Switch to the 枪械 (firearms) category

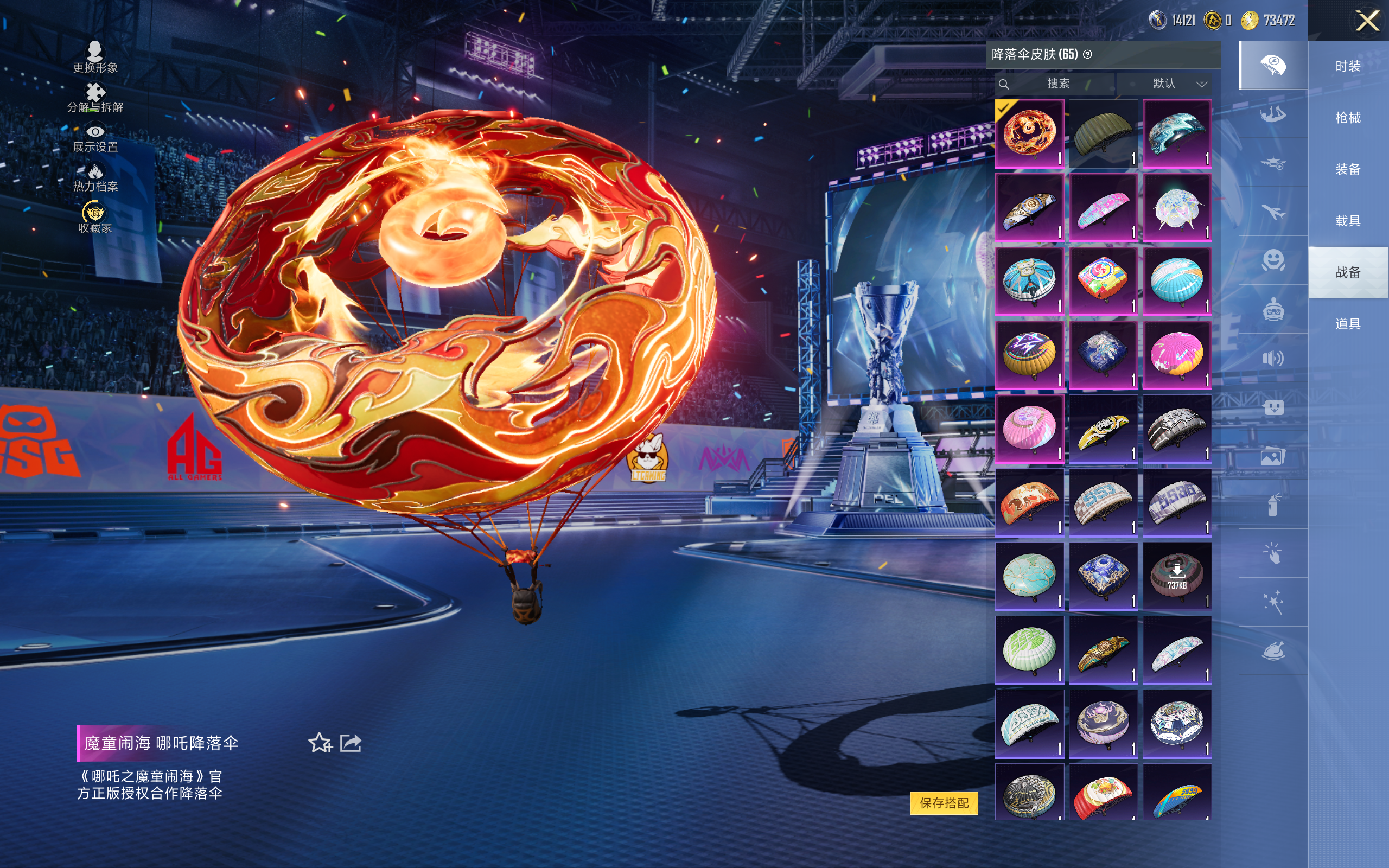click(1348, 118)
